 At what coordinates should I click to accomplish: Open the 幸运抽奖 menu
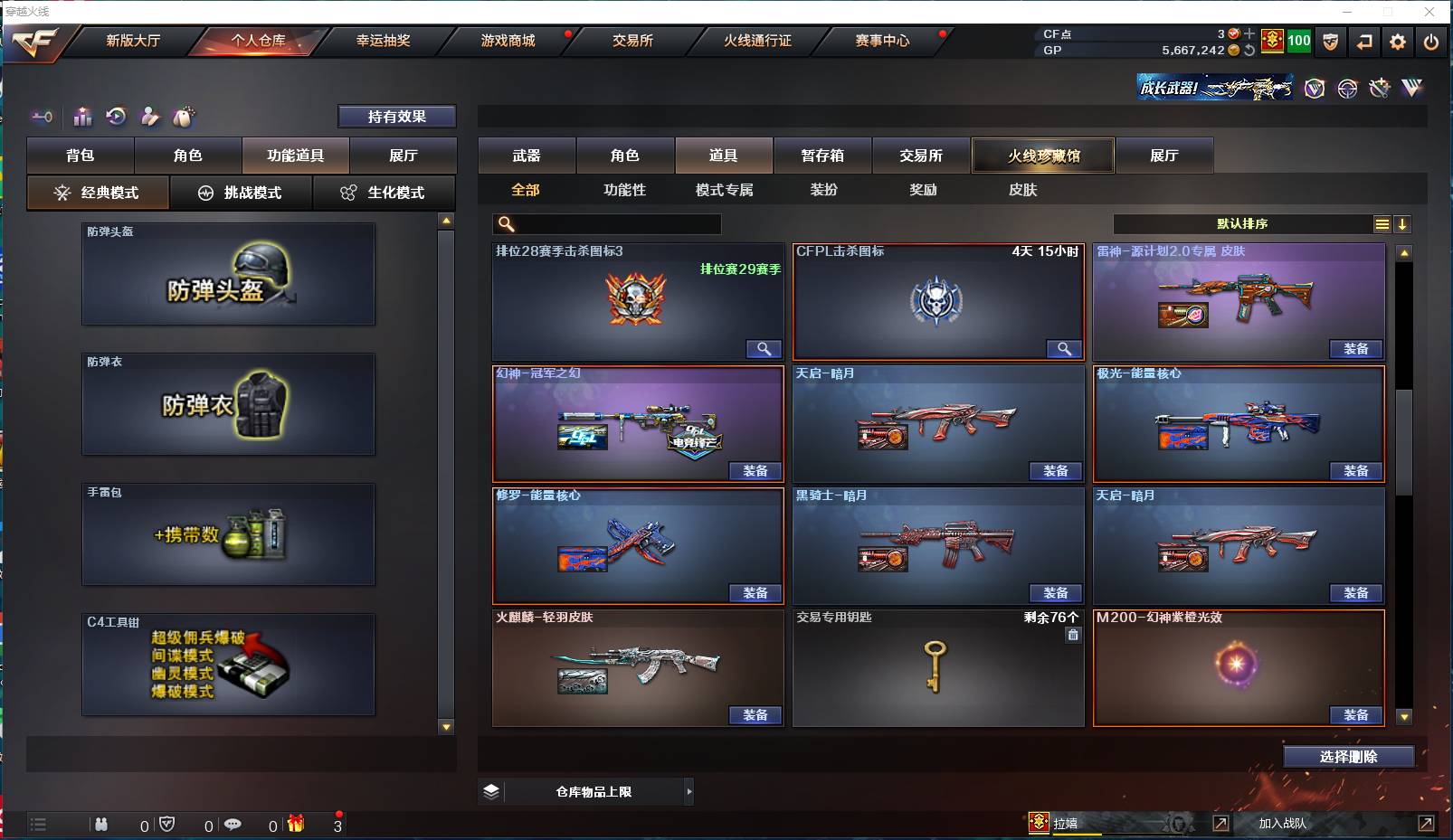[381, 41]
